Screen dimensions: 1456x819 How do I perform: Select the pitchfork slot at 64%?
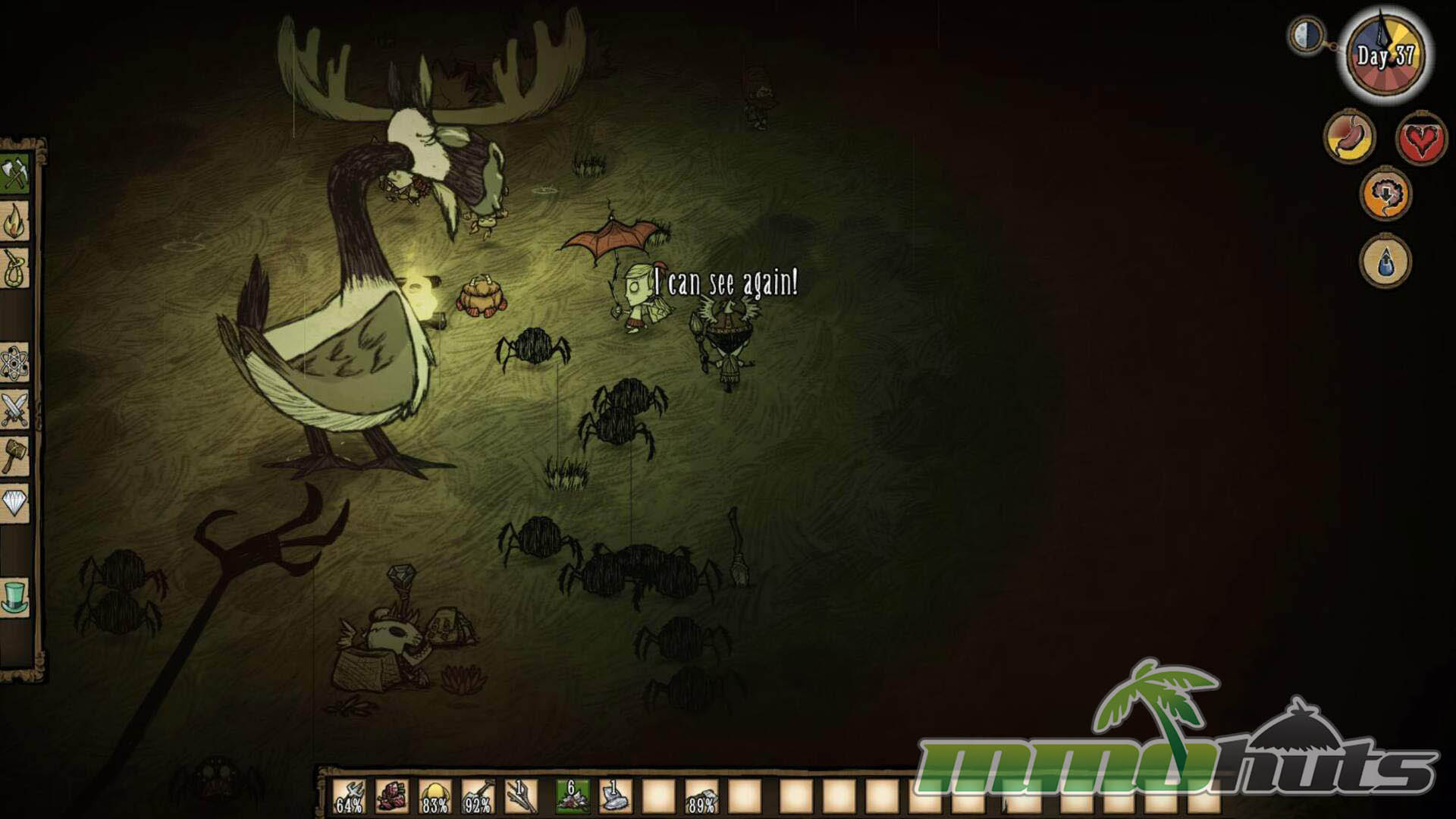349,797
